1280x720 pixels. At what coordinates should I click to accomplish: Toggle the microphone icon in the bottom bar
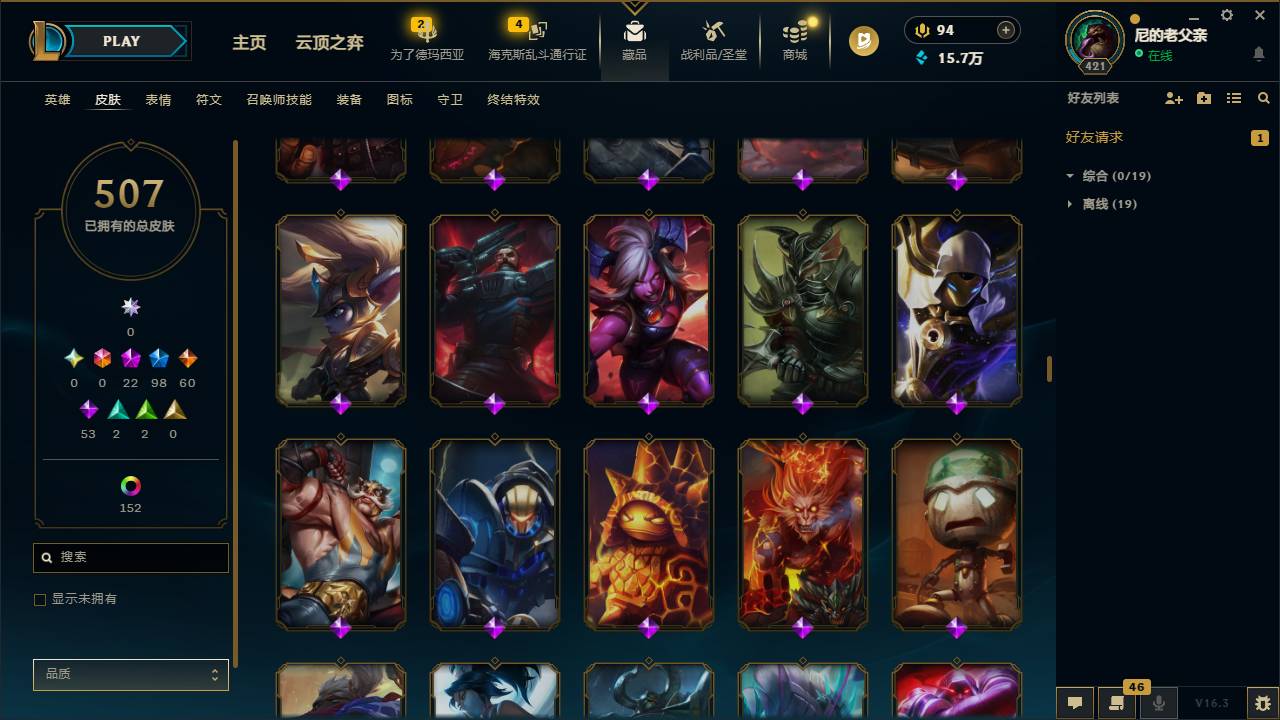point(1160,703)
